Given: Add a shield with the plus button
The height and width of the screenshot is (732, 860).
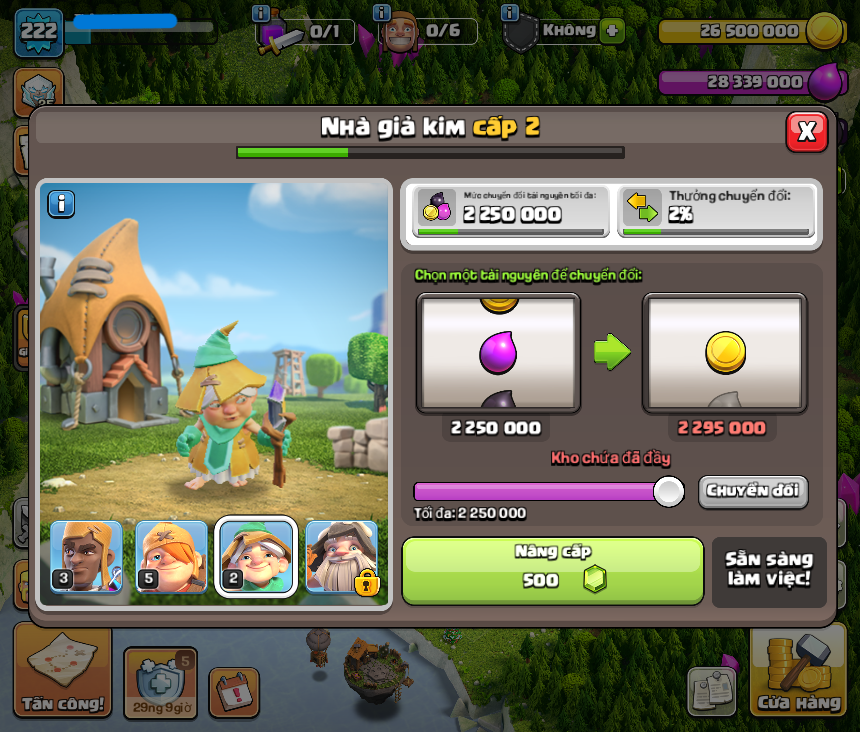Looking at the screenshot, I should 612,31.
